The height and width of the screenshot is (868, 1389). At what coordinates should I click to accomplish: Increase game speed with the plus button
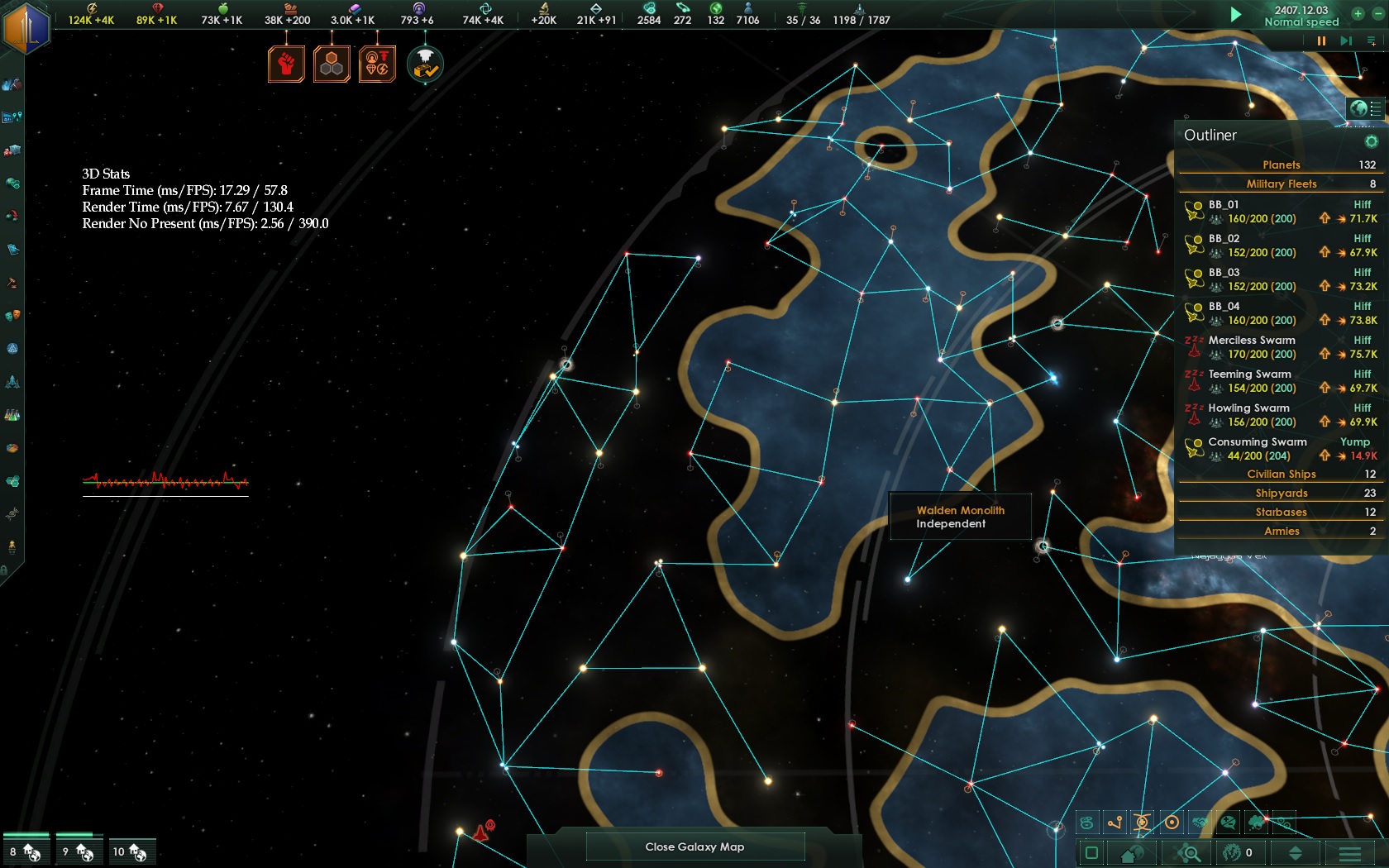coord(1358,13)
